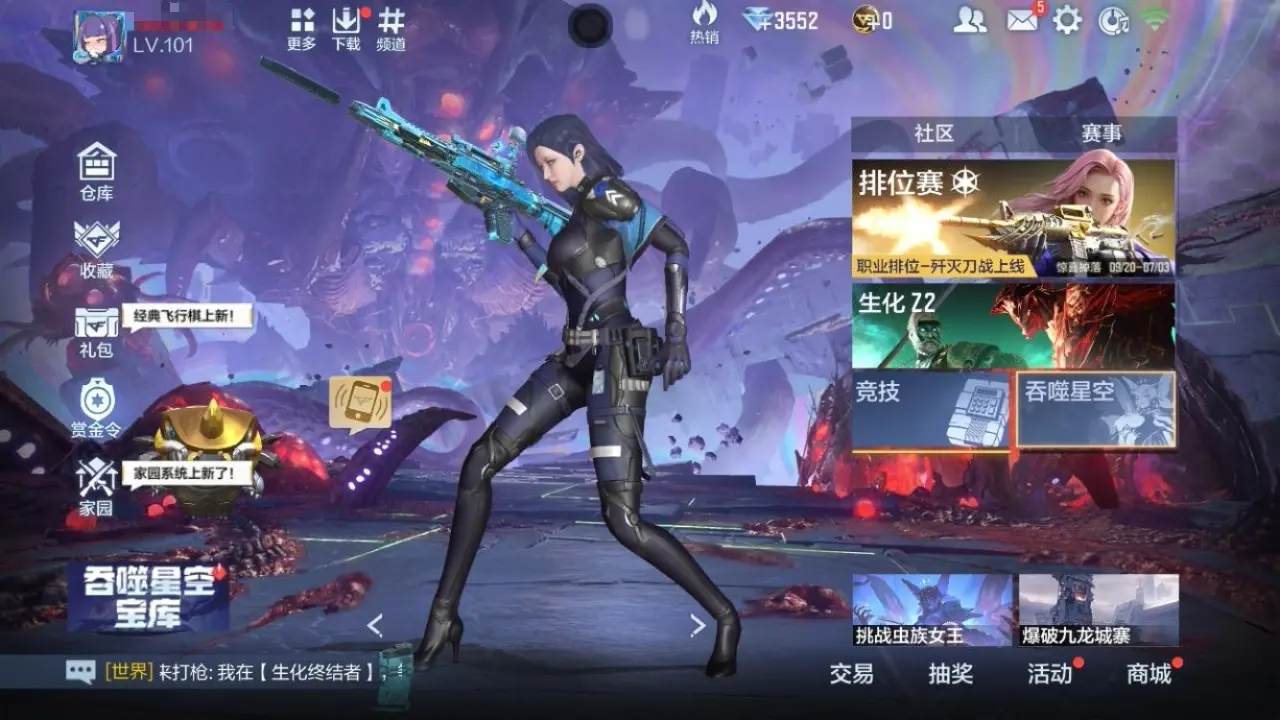Open the mail inbox envelope
The image size is (1280, 720).
click(x=1022, y=20)
